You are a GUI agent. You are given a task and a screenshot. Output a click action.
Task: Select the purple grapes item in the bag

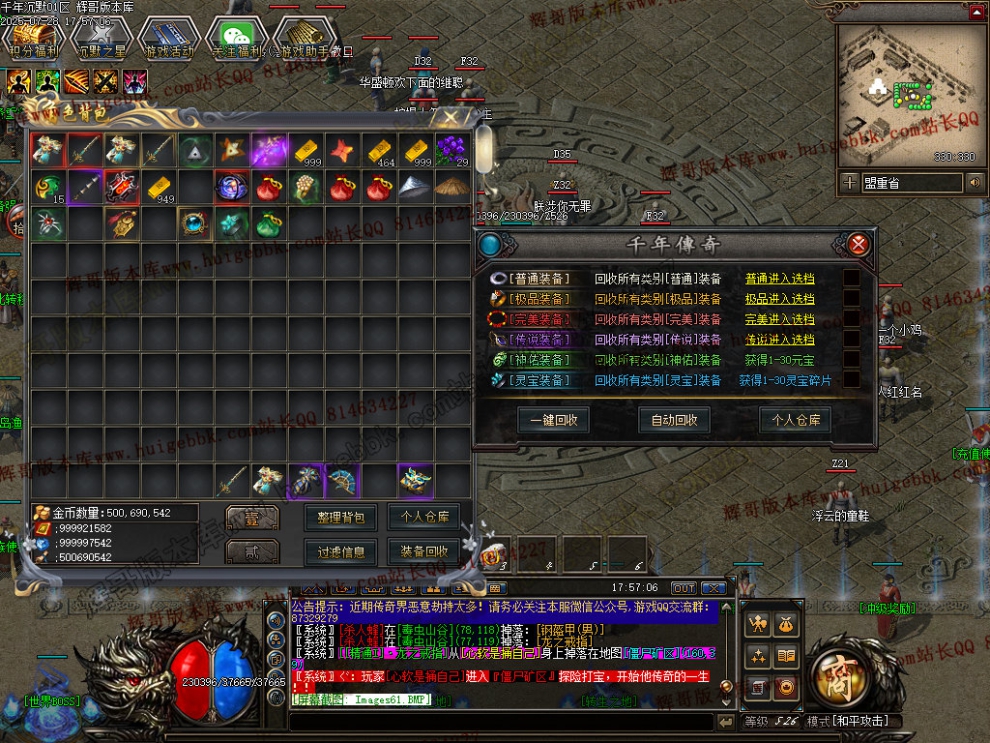[x=452, y=150]
